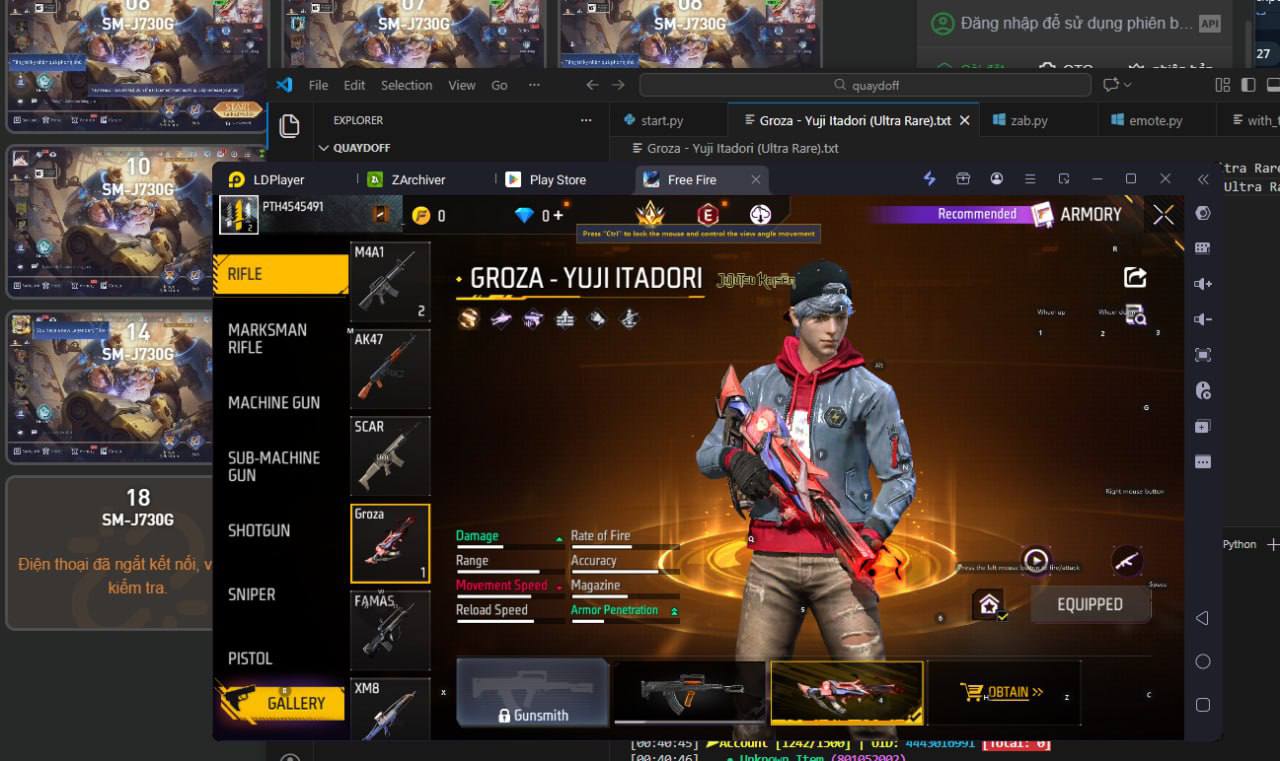This screenshot has height=761, width=1280.
Task: Pick the FAMAS weapon slot
Action: pyautogui.click(x=390, y=630)
